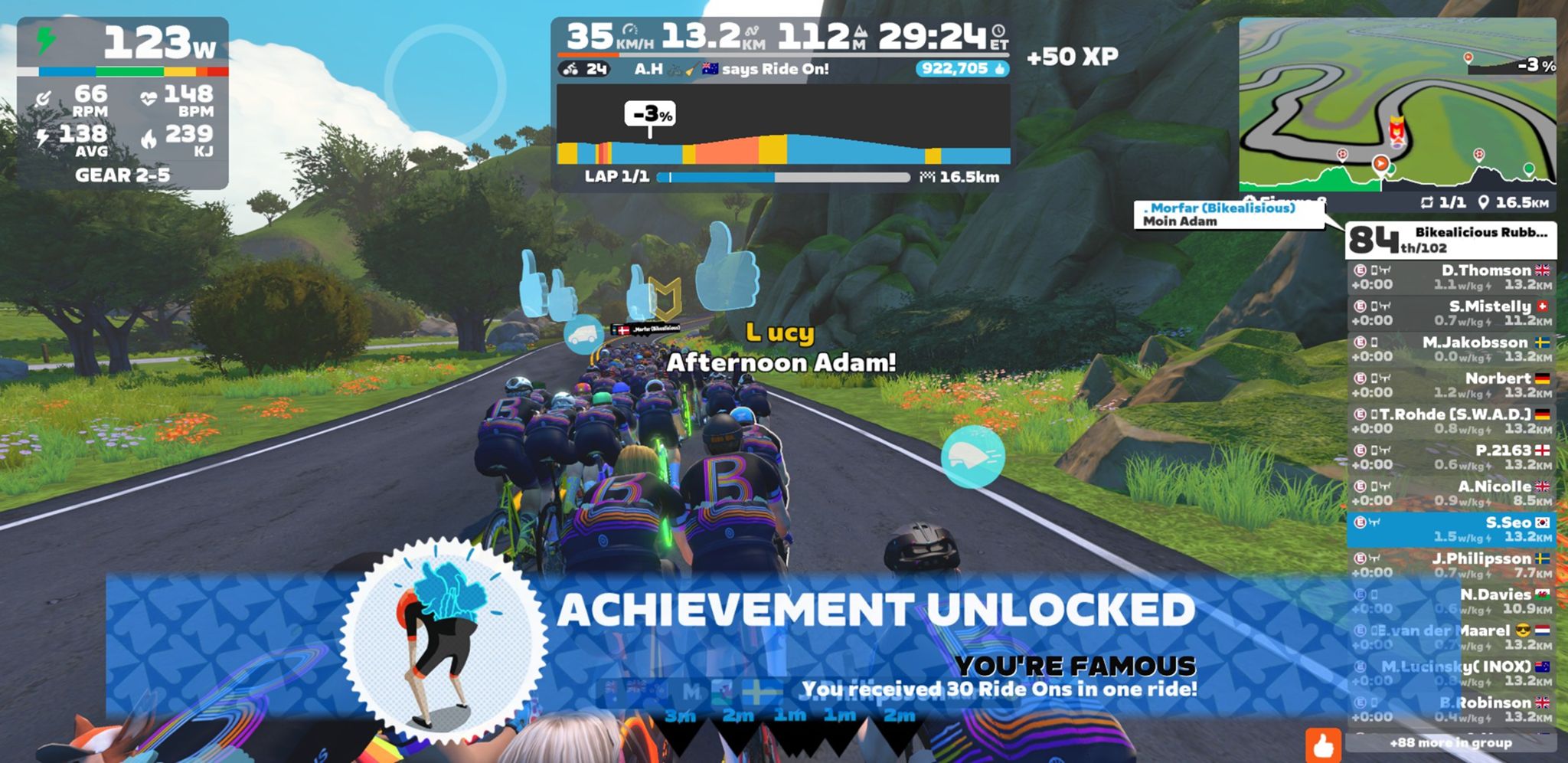Open the route minimap
Viewport: 1568px width, 763px height.
tap(1397, 103)
